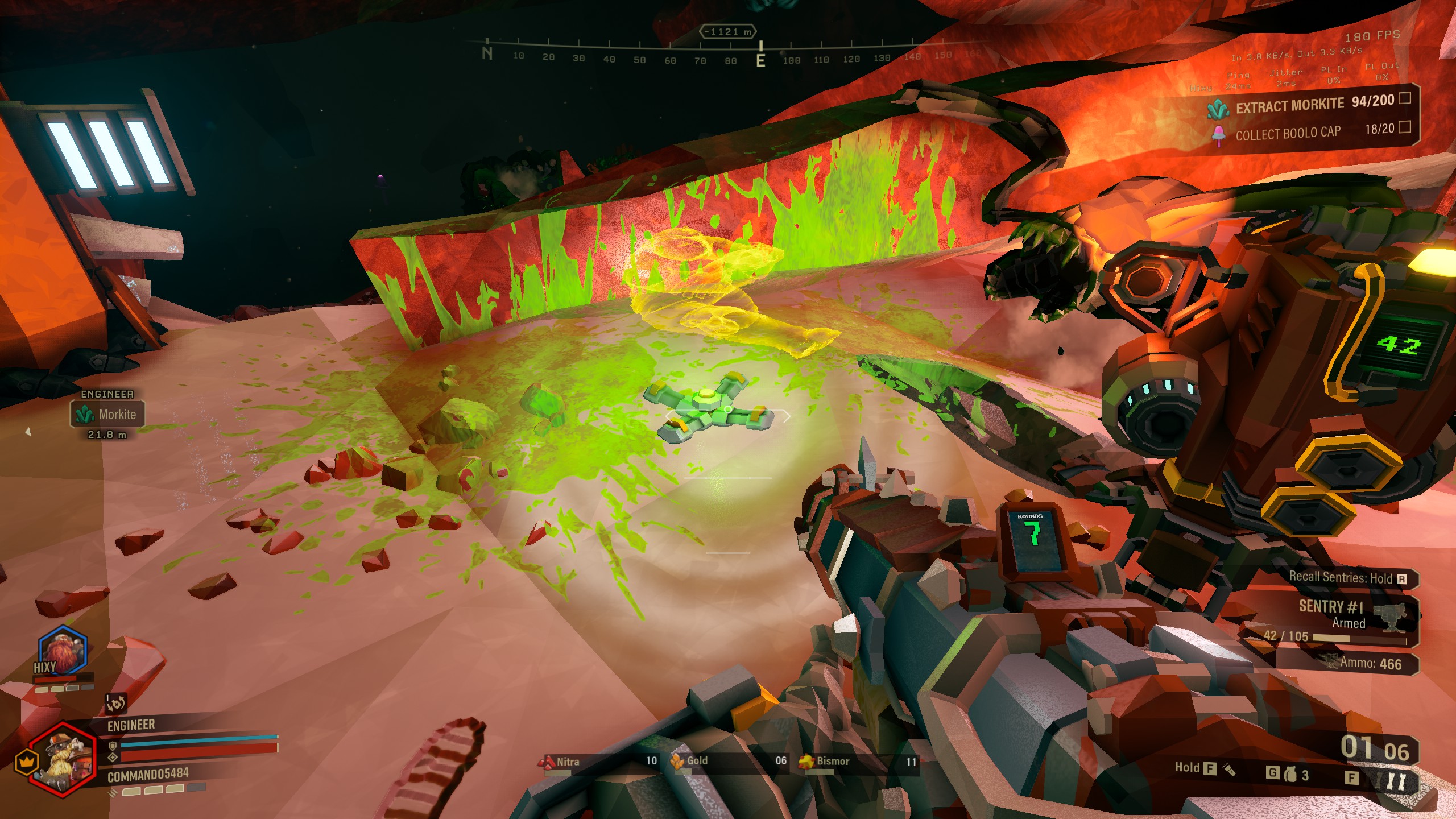Select the Extract Morkite objective
1456x819 pixels.
pos(1290,106)
